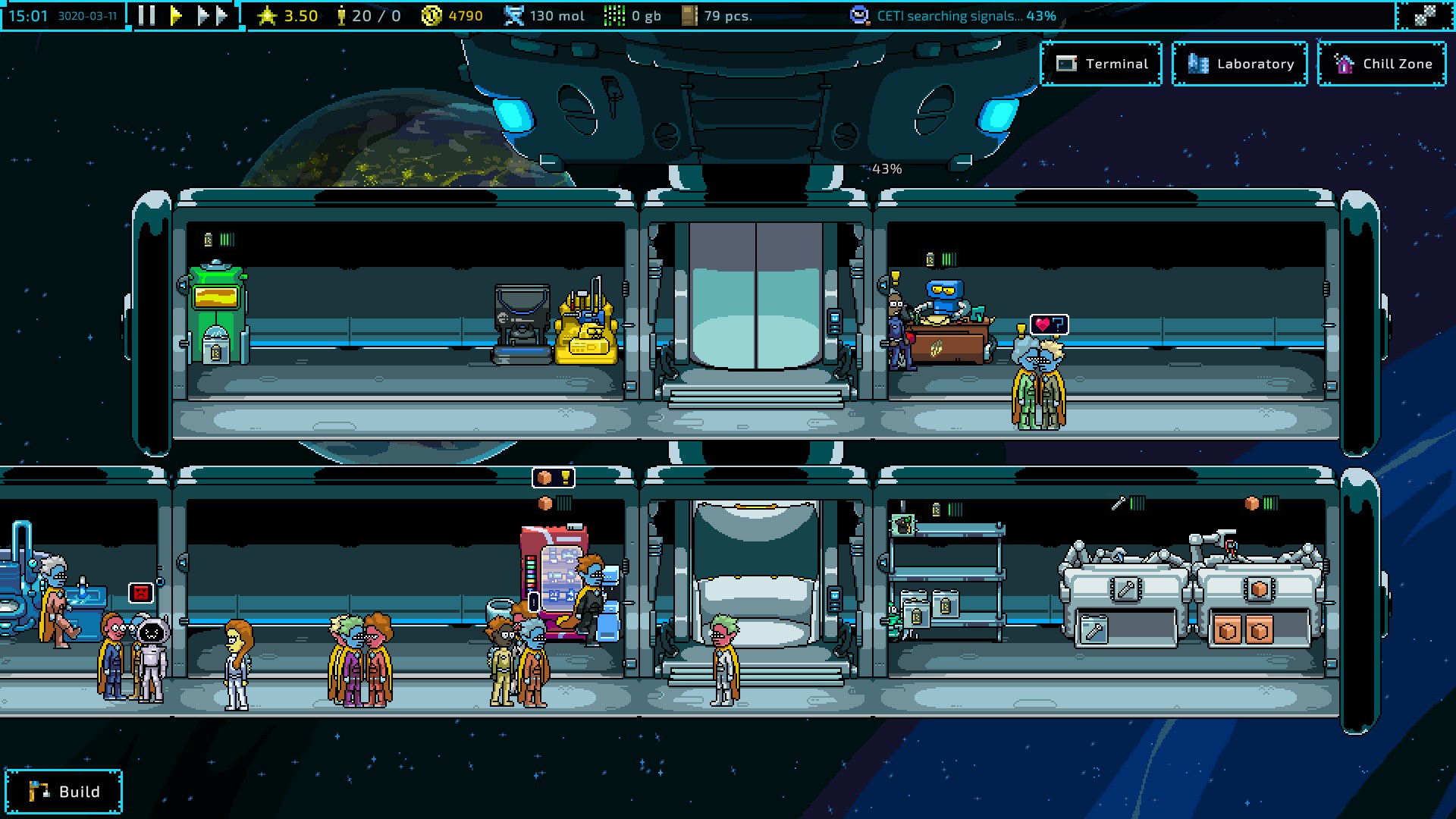This screenshot has height=819, width=1456.
Task: Switch to fast-forward speed
Action: click(x=212, y=16)
